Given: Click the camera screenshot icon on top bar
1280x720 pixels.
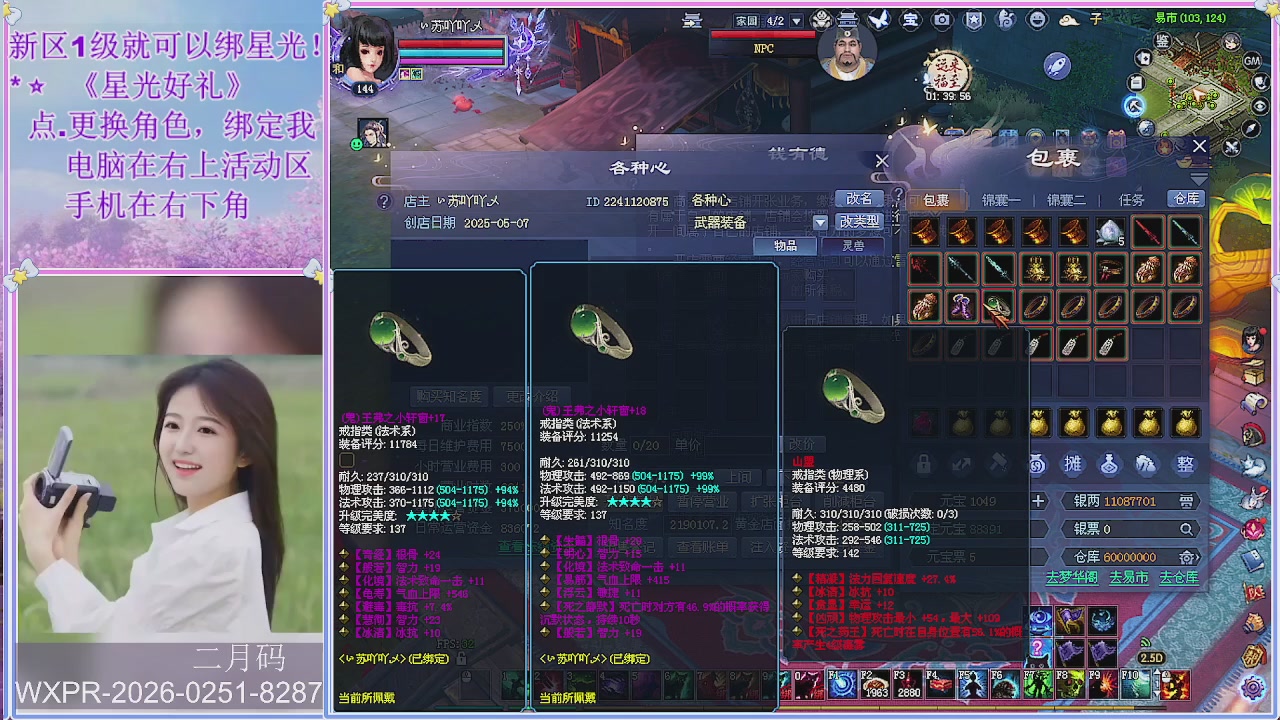Looking at the screenshot, I should coord(943,20).
